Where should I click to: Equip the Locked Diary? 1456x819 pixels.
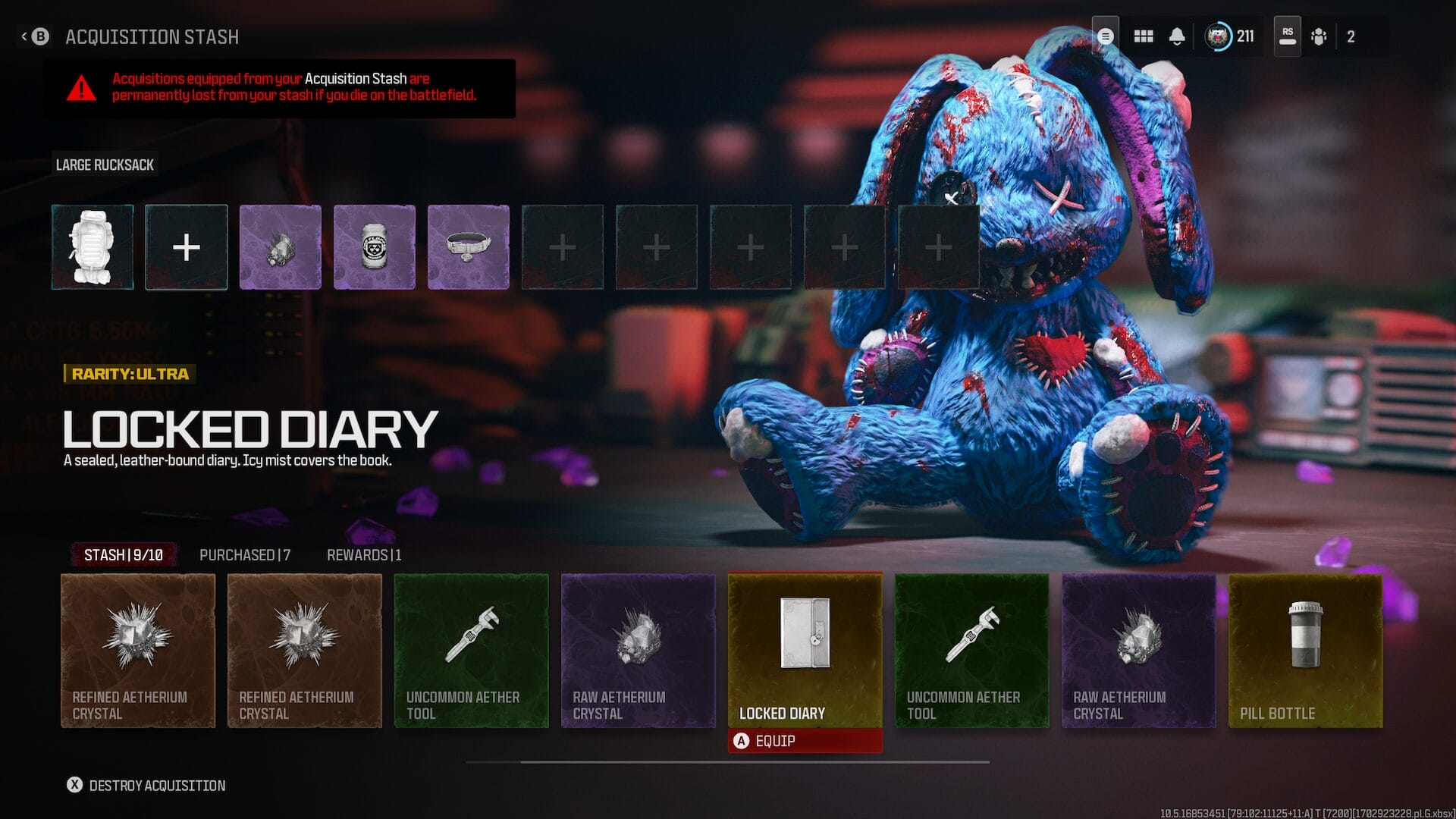click(x=805, y=741)
